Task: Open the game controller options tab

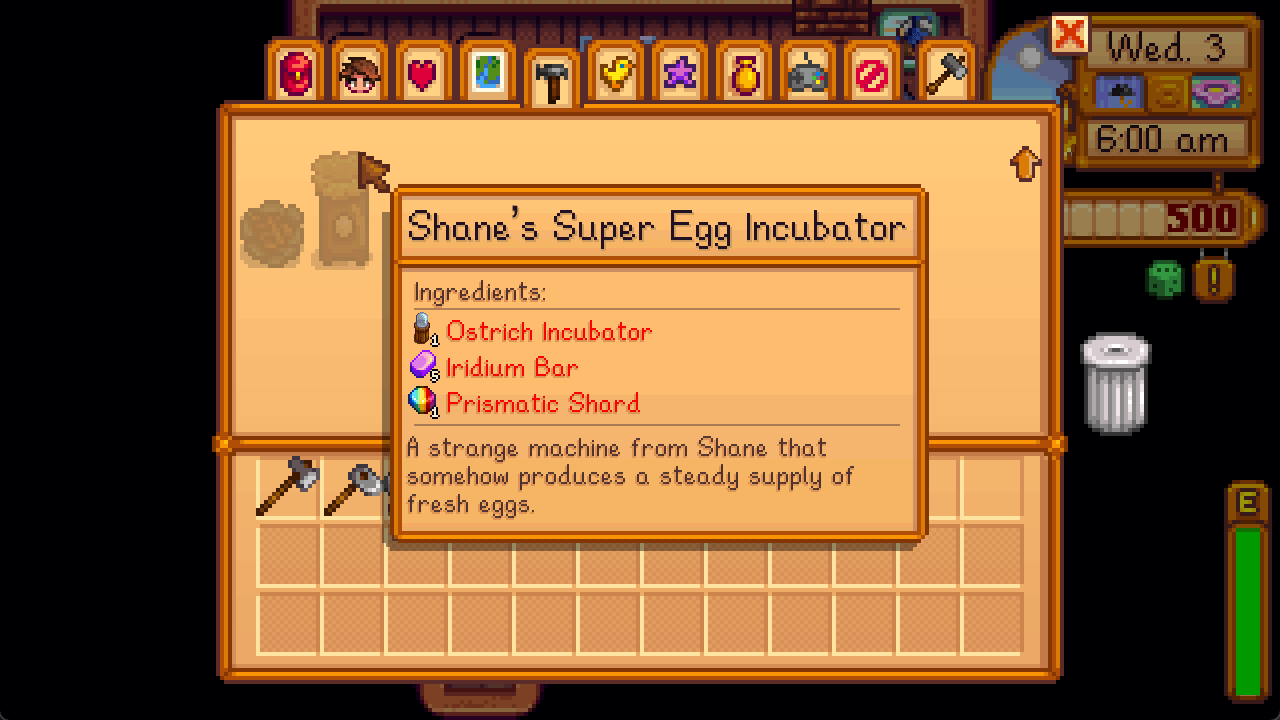Action: tap(806, 73)
